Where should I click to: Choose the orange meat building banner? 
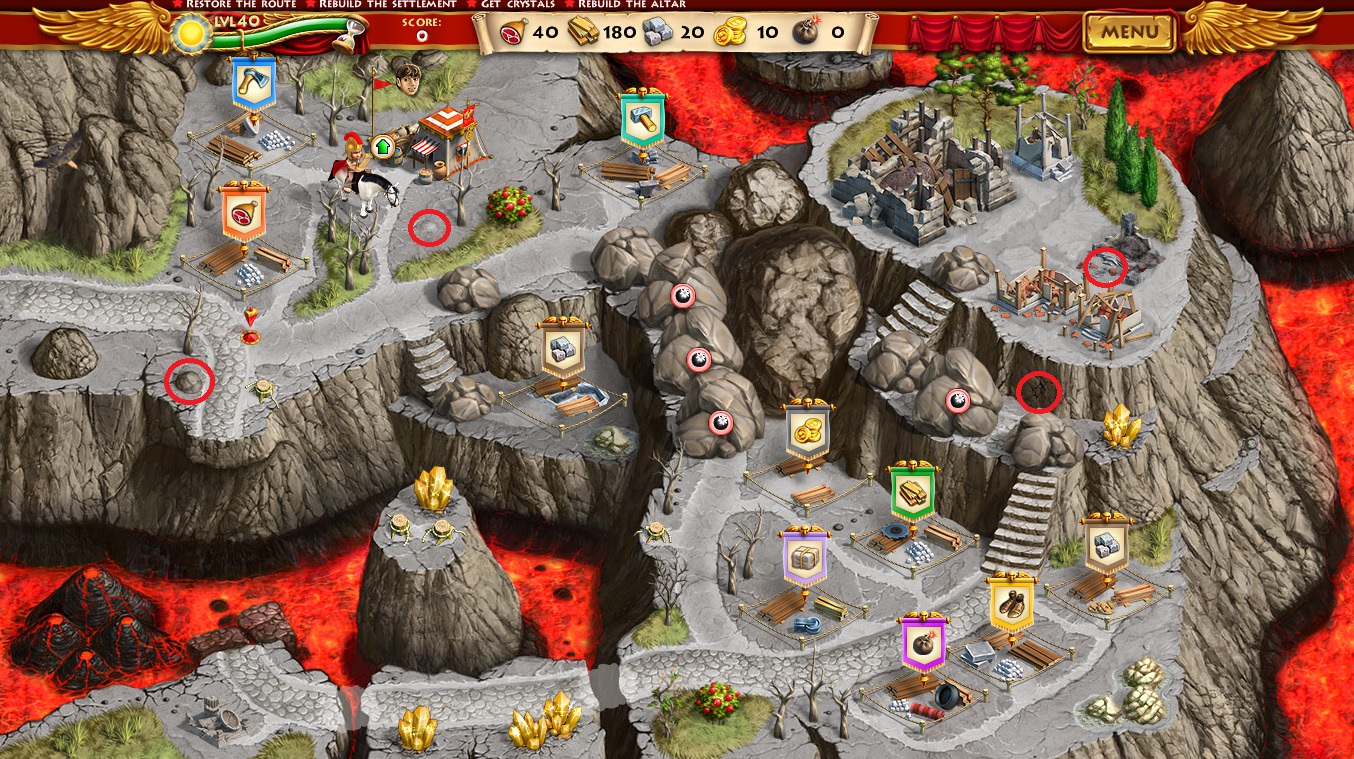click(x=245, y=210)
